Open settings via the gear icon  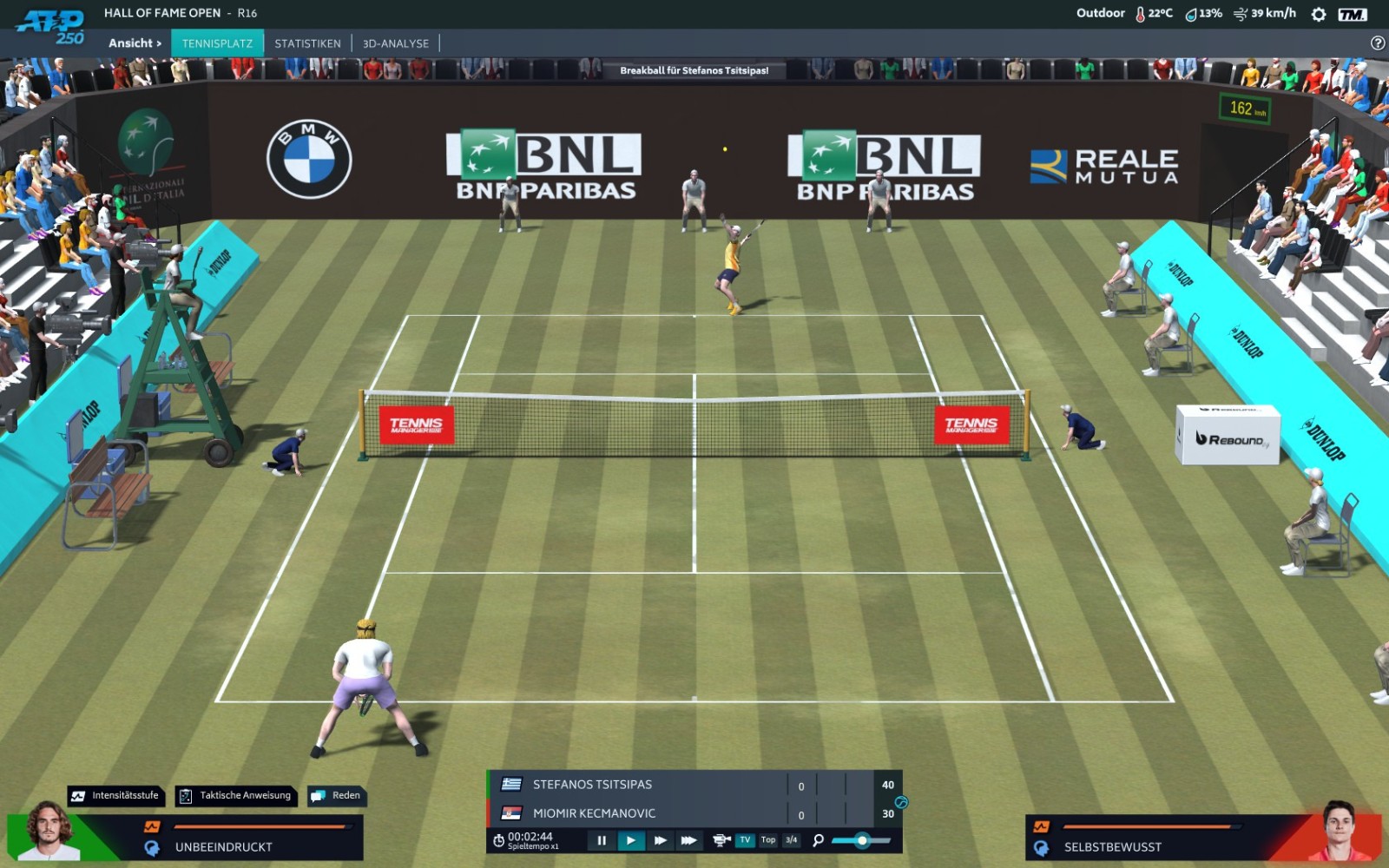pyautogui.click(x=1318, y=14)
